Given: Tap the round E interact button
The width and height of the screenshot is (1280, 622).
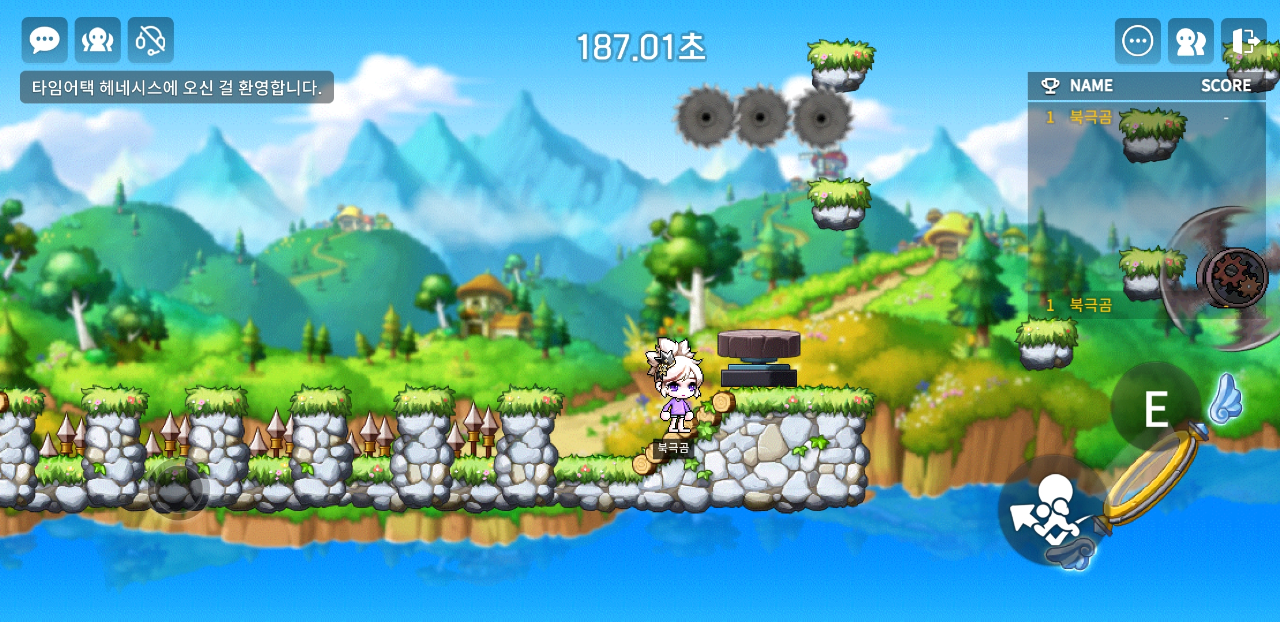Looking at the screenshot, I should 1156,409.
